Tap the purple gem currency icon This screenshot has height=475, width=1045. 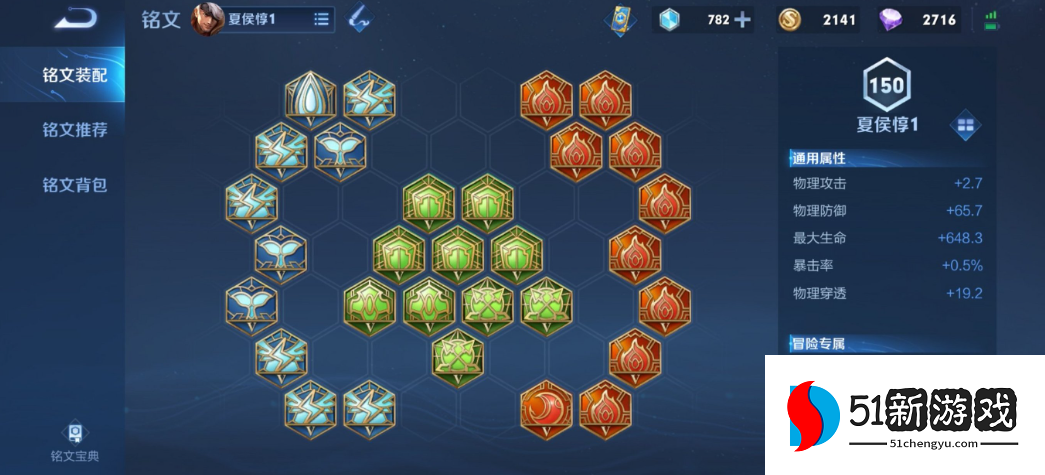(890, 19)
